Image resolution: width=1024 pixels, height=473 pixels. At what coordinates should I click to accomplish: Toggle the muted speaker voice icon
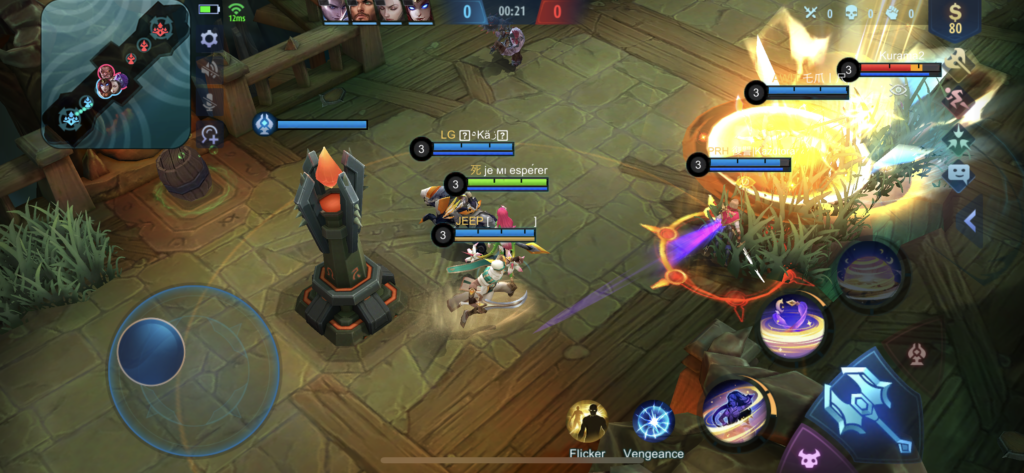point(209,70)
